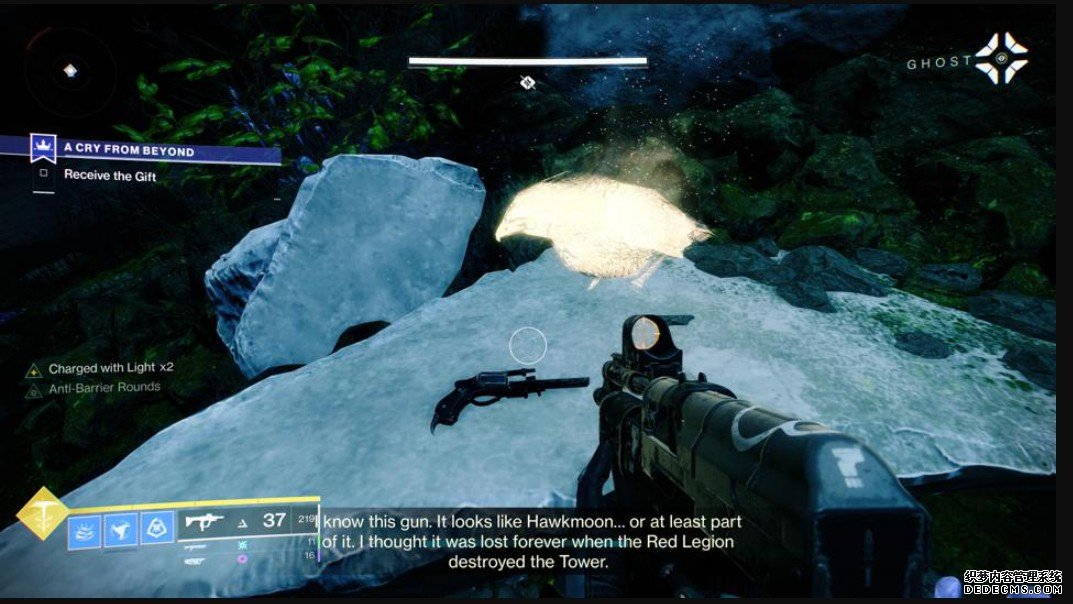Image resolution: width=1073 pixels, height=604 pixels.
Task: Select the Anti-Barrier Rounds status entry
Action: pyautogui.click(x=104, y=387)
